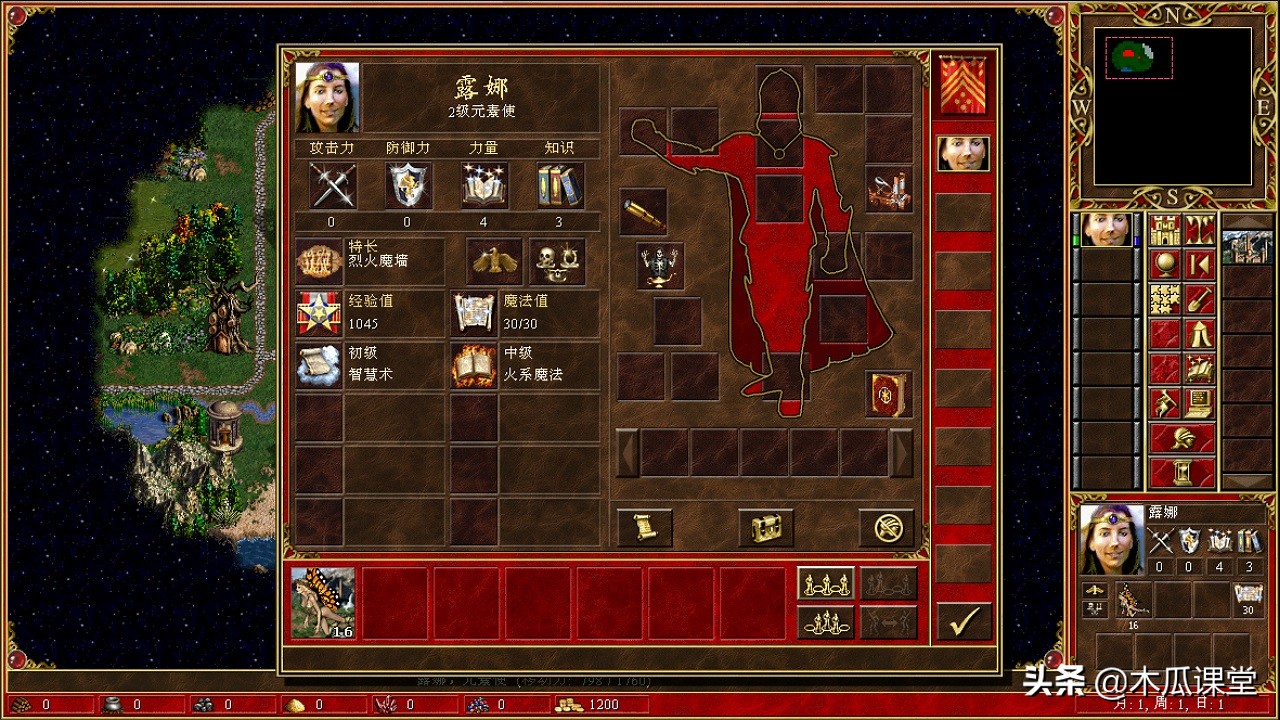Open system options via the computer icon
The height and width of the screenshot is (720, 1280).
(1200, 403)
